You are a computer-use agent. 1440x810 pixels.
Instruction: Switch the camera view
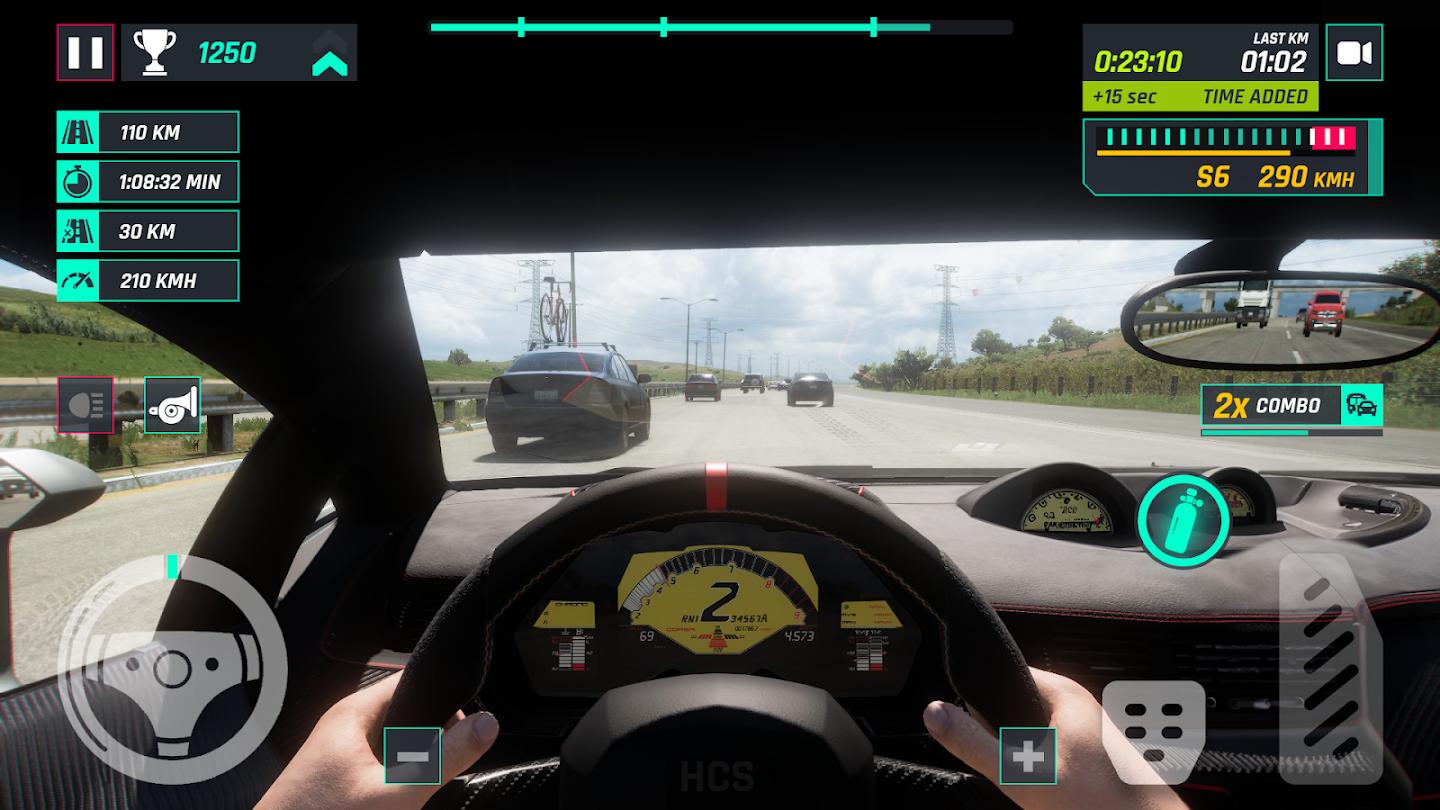(1354, 53)
